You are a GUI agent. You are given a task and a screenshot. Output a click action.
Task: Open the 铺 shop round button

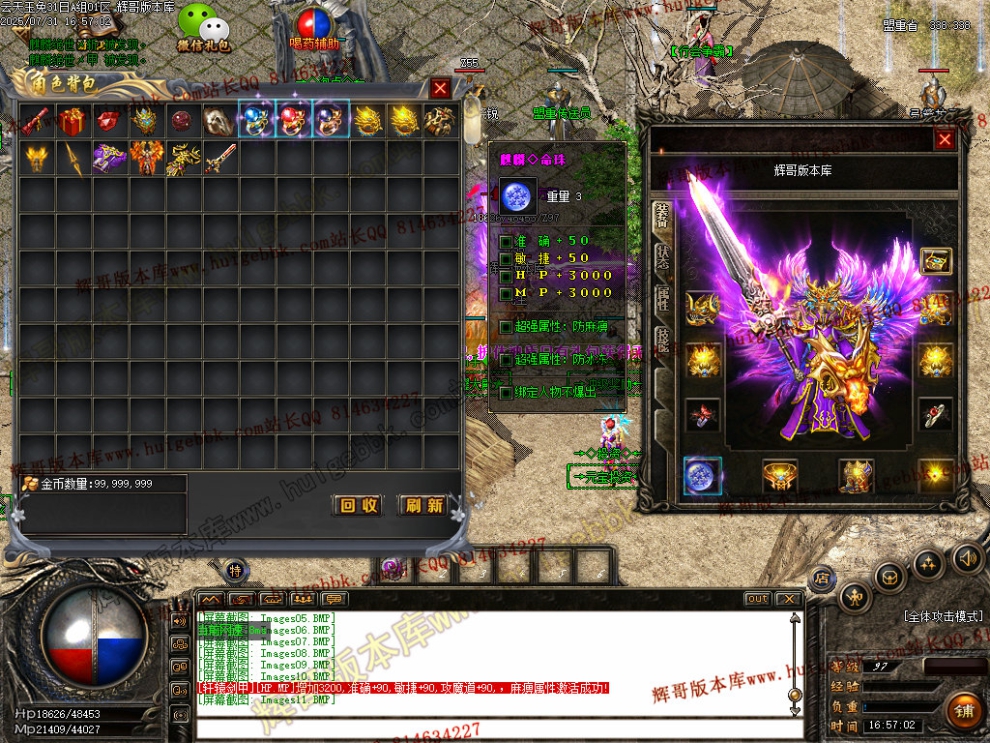tap(965, 710)
